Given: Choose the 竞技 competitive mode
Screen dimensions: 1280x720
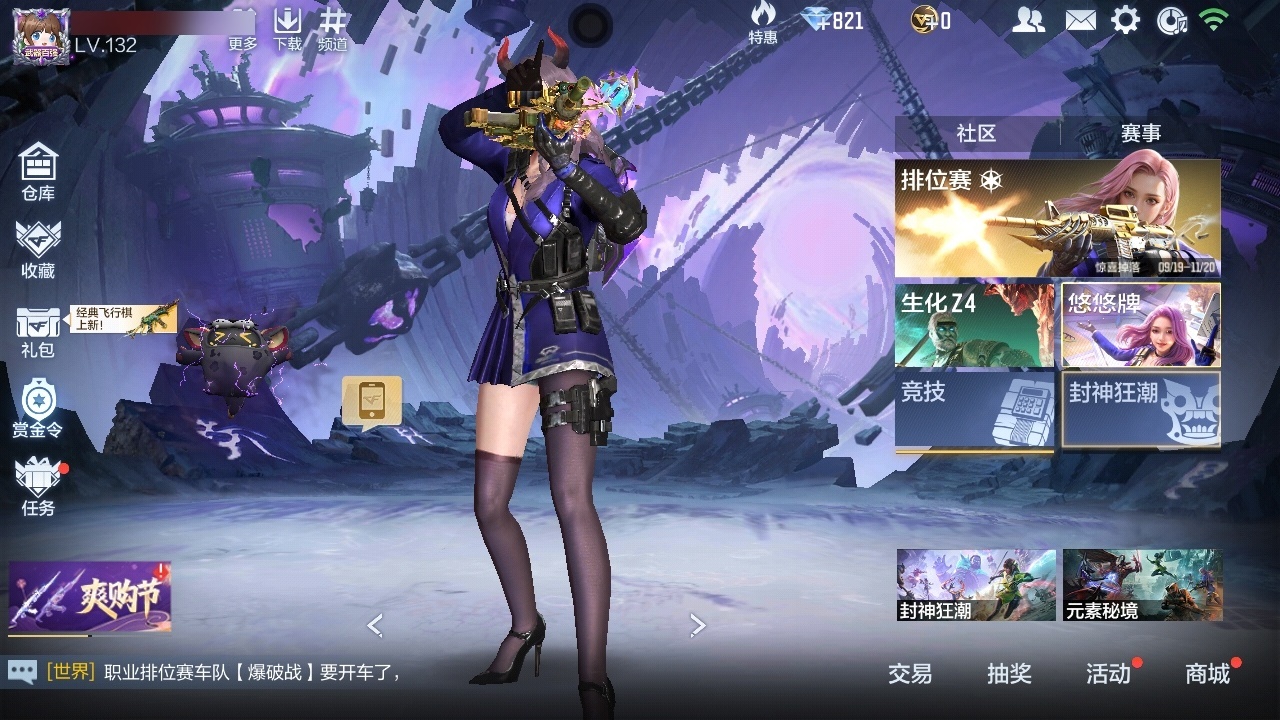Looking at the screenshot, I should pos(974,410).
